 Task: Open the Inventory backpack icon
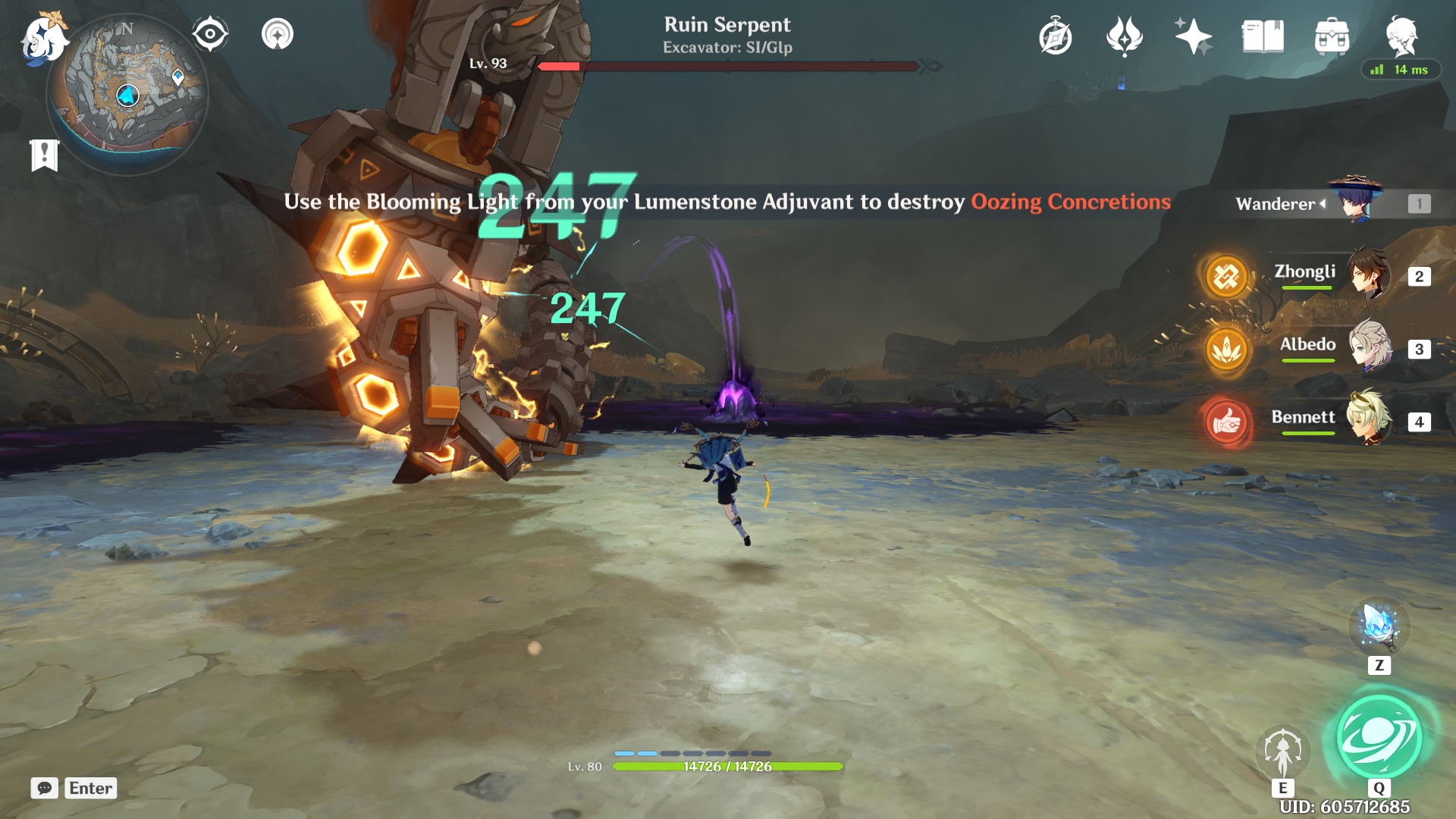tap(1332, 34)
